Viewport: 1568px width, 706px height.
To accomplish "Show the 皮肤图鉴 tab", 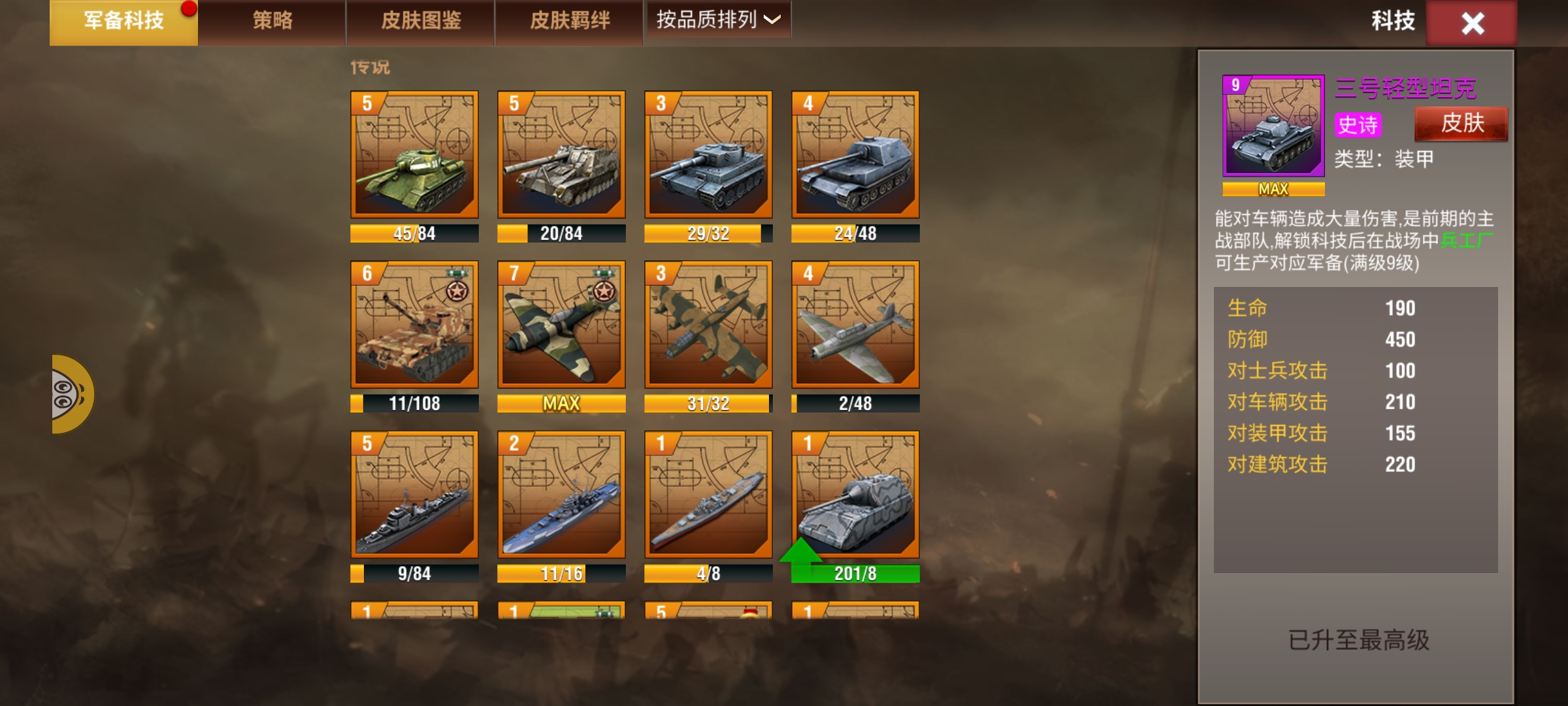I will 421,22.
